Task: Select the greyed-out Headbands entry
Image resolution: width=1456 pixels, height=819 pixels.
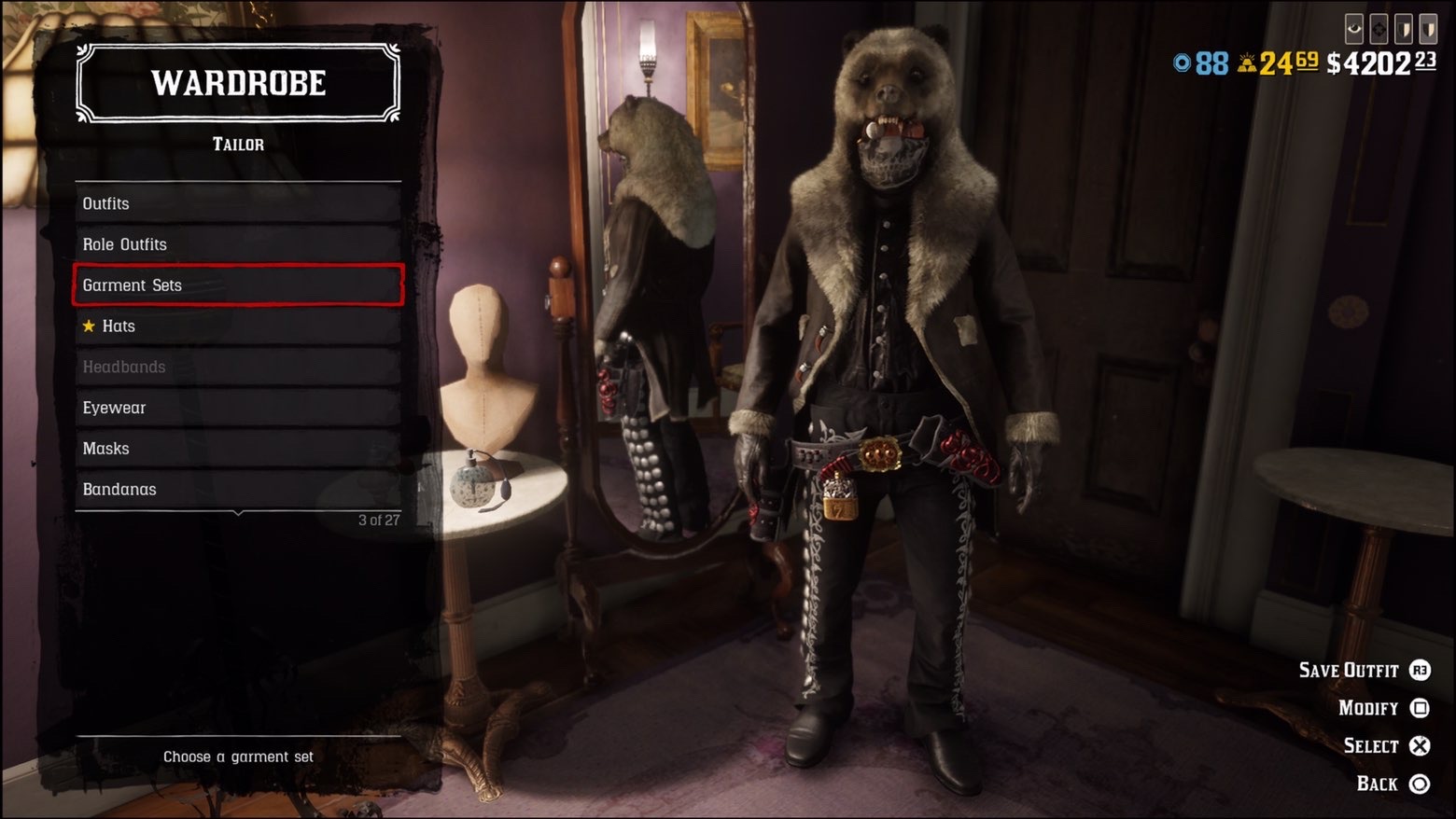Action: coord(238,367)
